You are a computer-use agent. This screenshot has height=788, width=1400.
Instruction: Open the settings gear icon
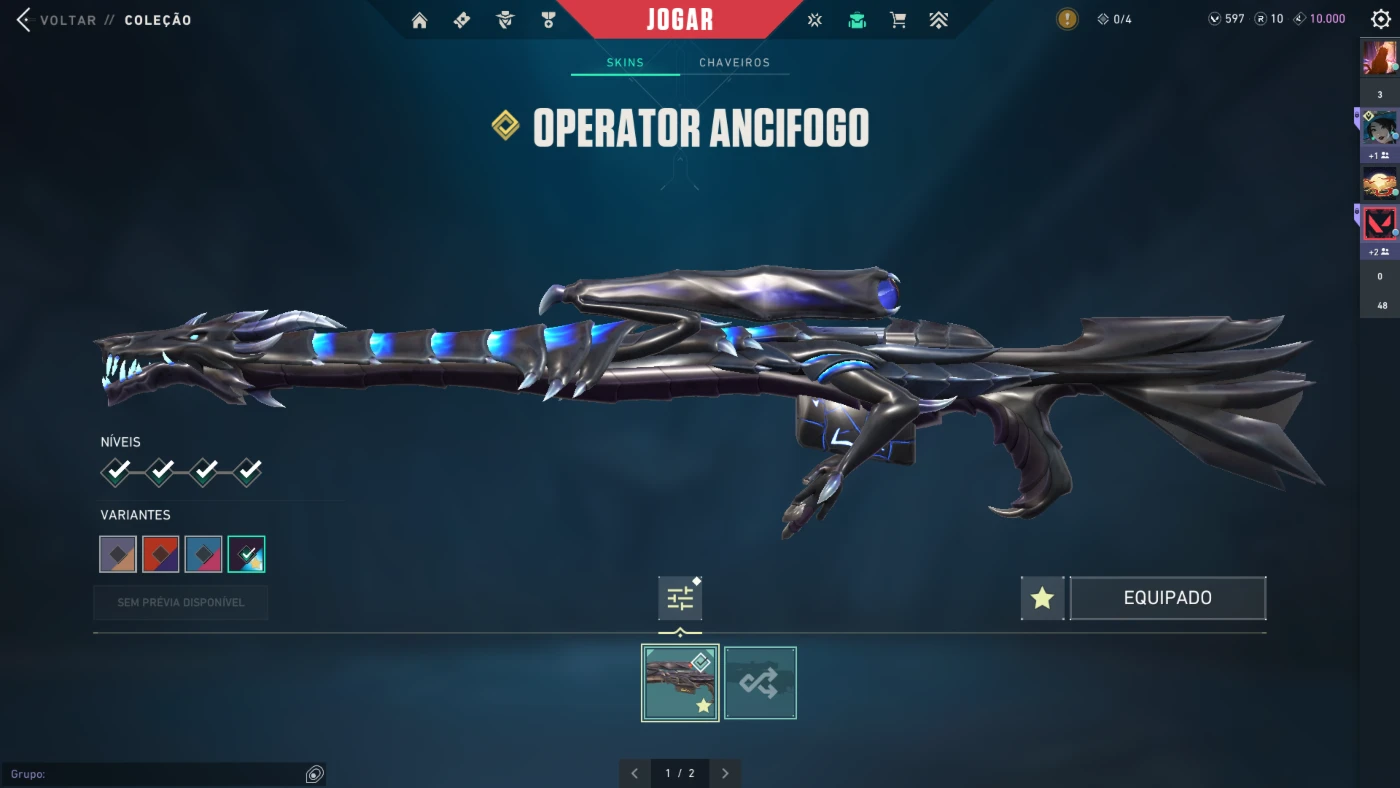pyautogui.click(x=1380, y=20)
